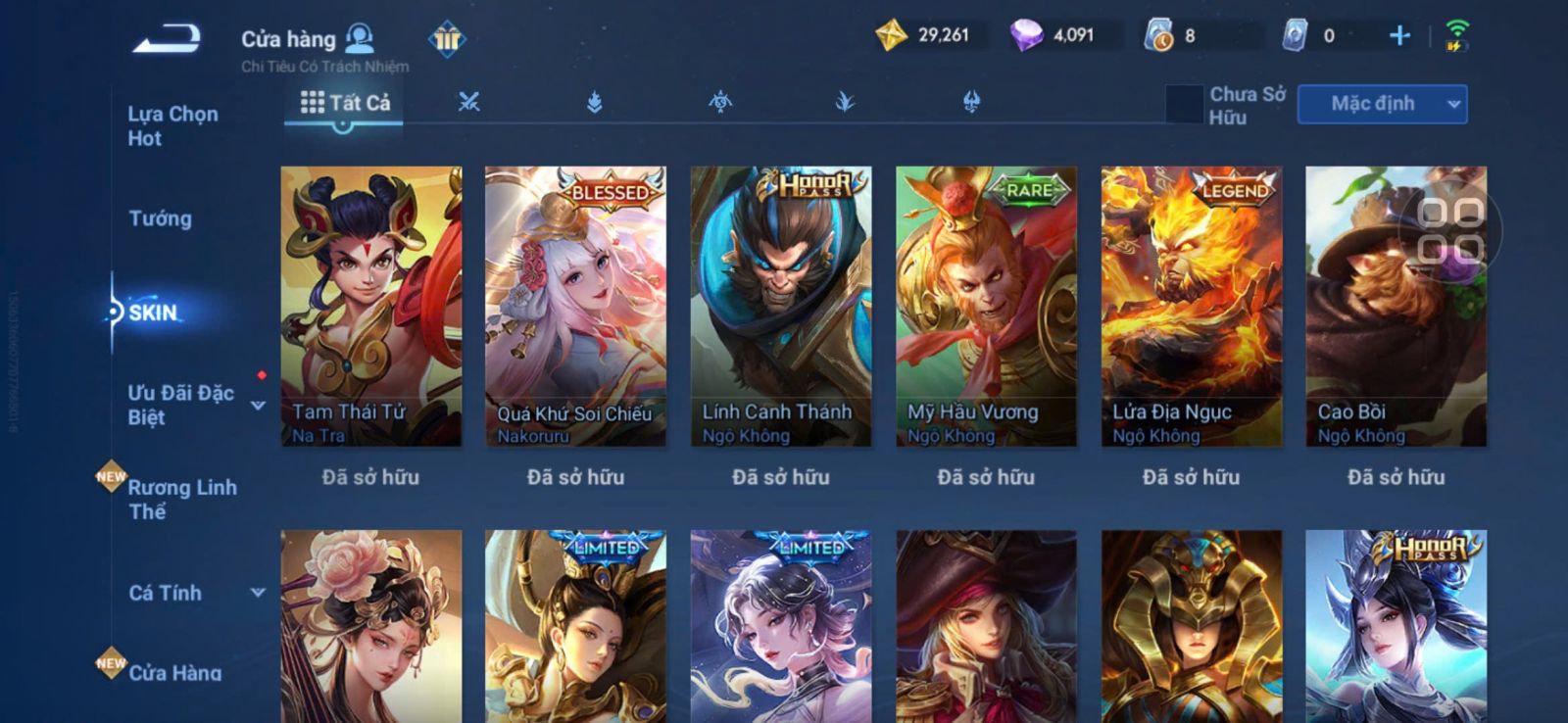Image resolution: width=1568 pixels, height=723 pixels.
Task: Select the Tam Thái Tử Na Tra skin
Action: [x=370, y=307]
